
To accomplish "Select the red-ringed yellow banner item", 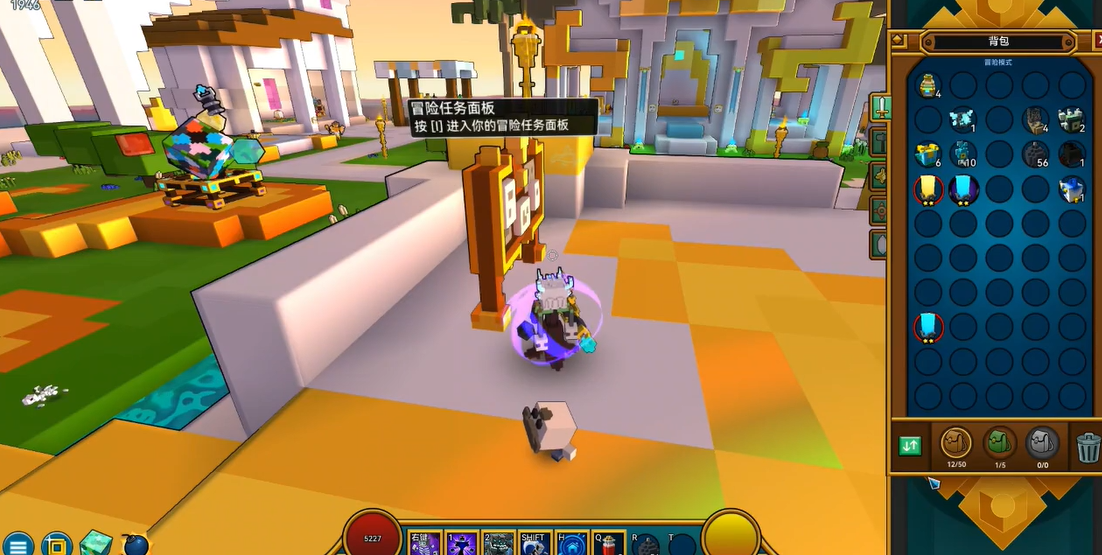I will click(928, 188).
